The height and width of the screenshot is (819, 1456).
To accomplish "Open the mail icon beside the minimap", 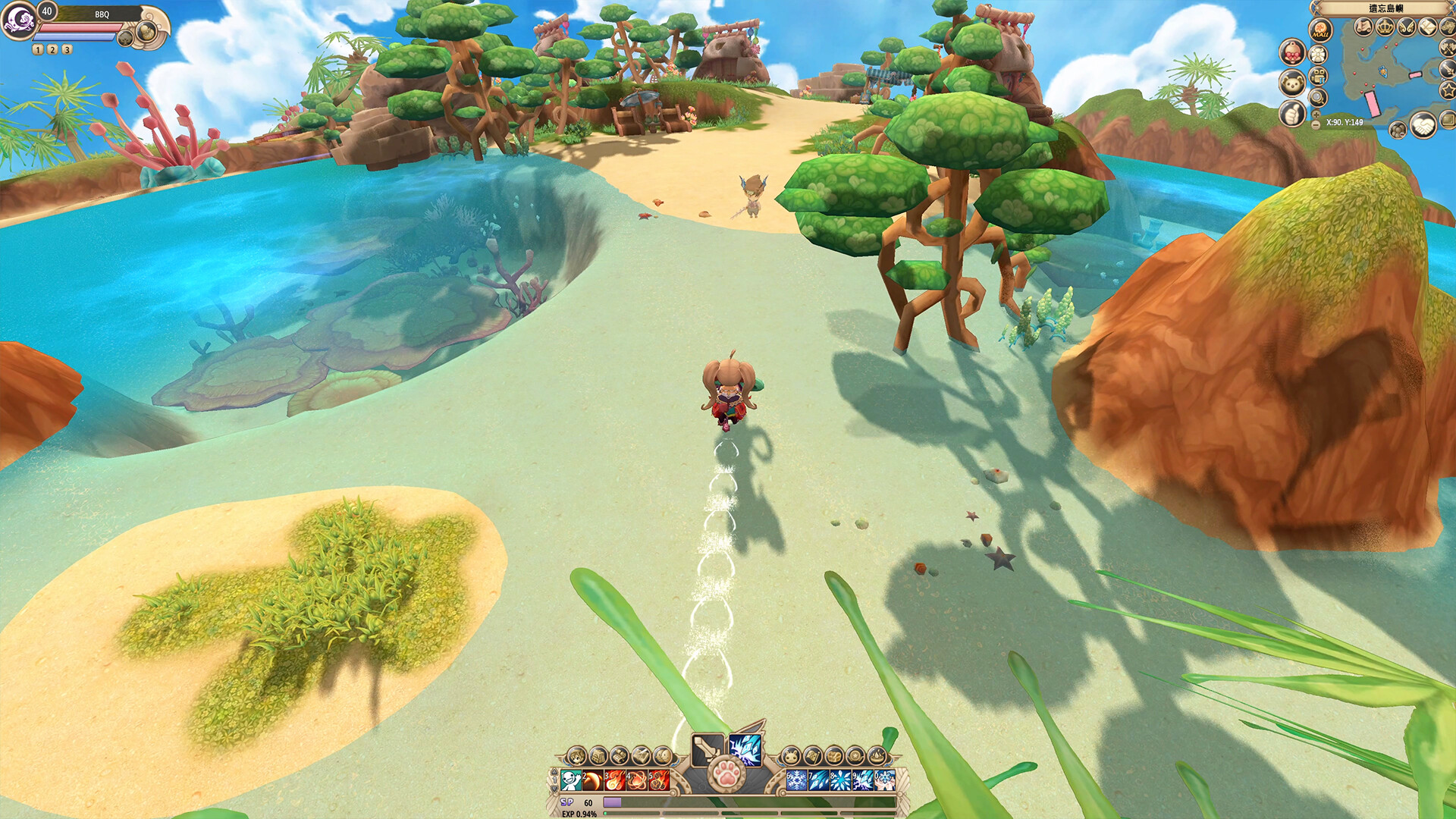I will (x=1427, y=27).
